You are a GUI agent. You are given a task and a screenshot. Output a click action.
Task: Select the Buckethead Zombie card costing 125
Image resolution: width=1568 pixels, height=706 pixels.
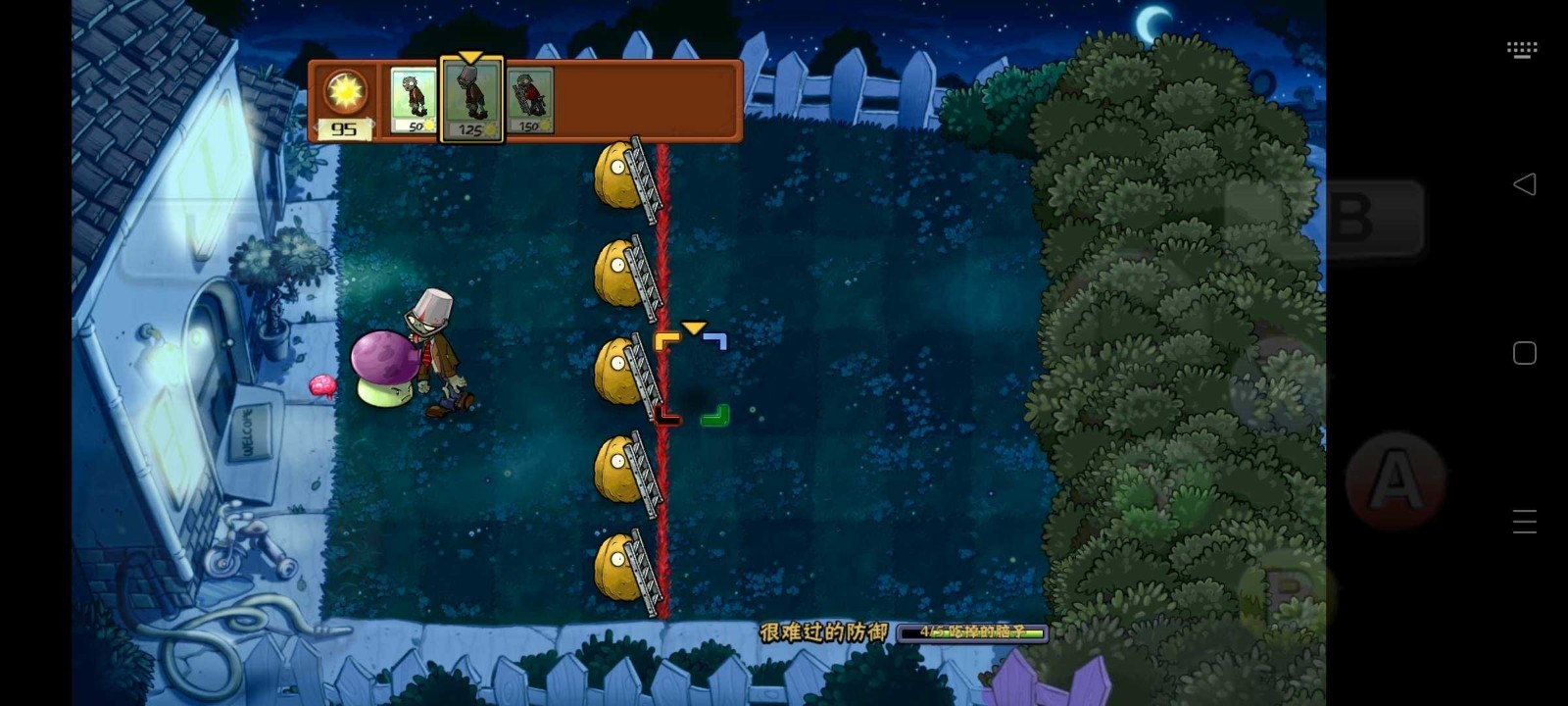pyautogui.click(x=471, y=98)
